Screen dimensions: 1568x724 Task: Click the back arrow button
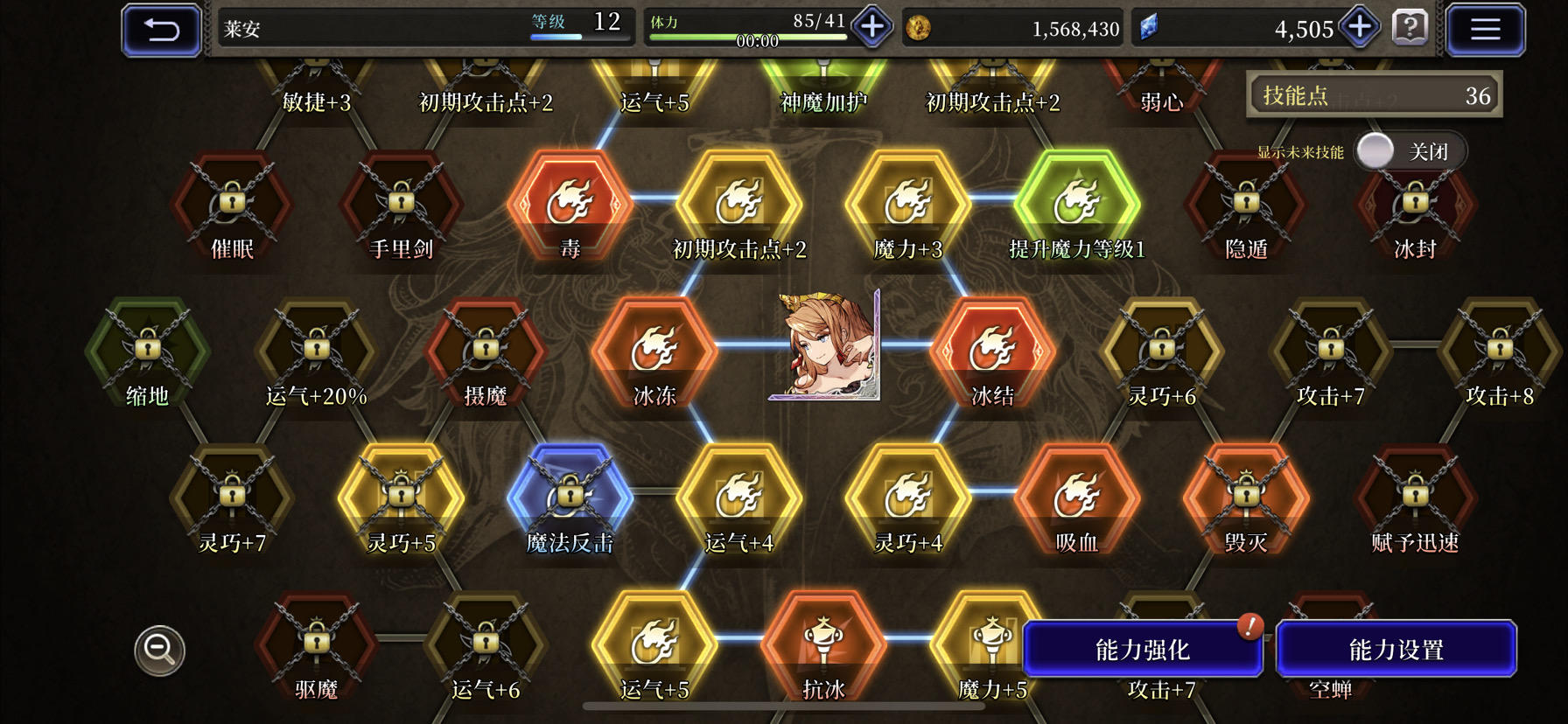click(x=160, y=27)
